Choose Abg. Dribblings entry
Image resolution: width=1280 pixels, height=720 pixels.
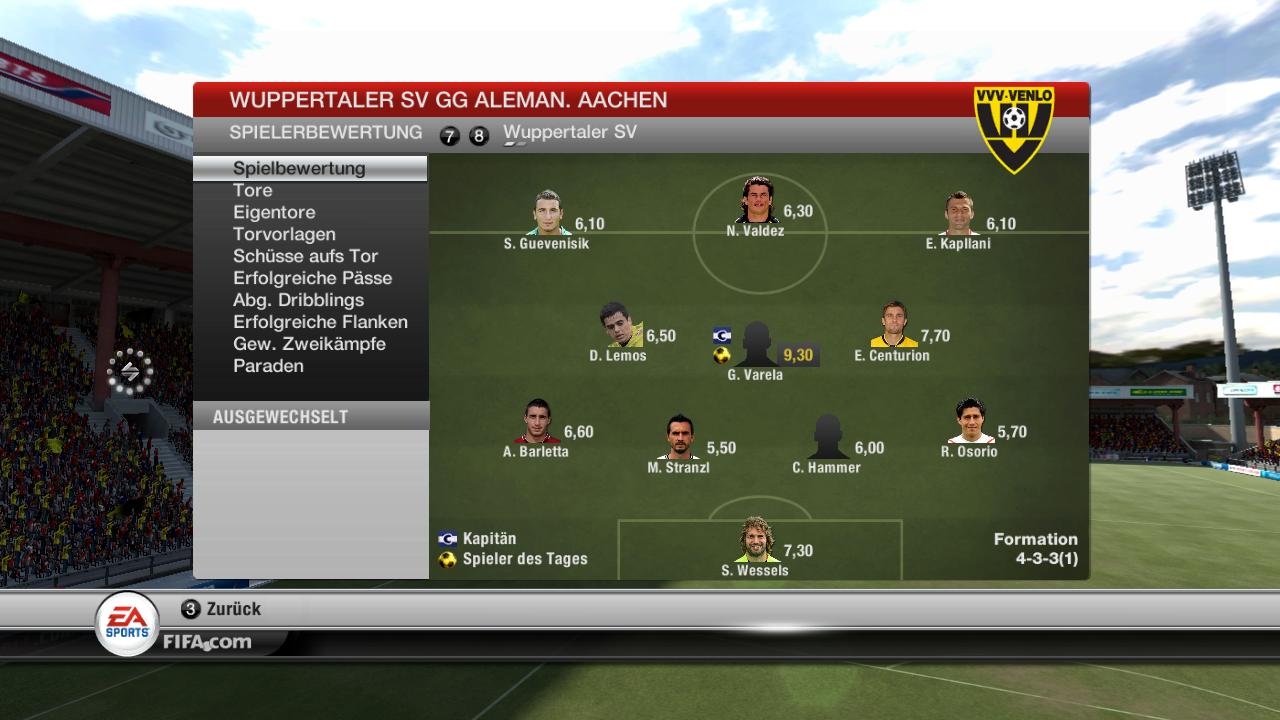coord(298,300)
